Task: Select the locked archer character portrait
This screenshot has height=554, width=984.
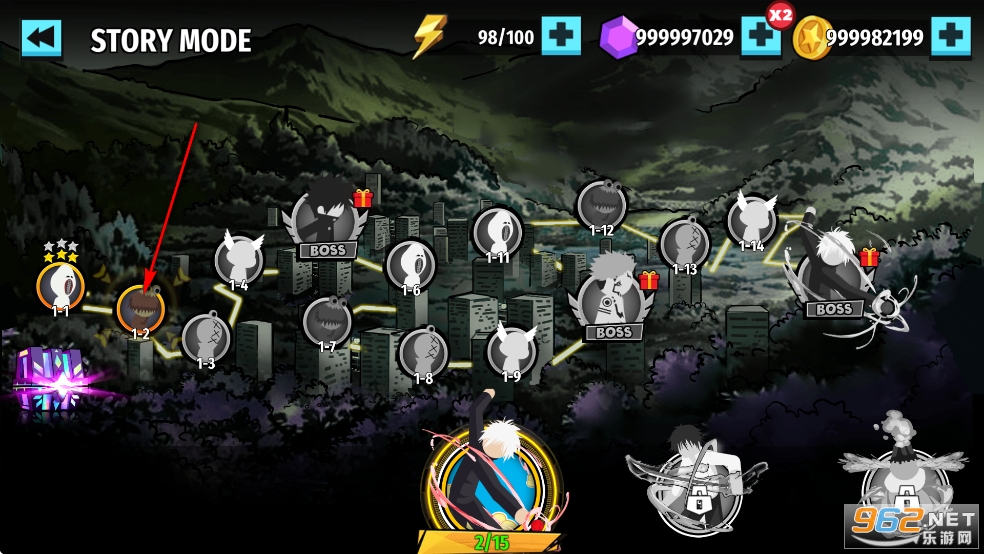Action: pos(696,475)
